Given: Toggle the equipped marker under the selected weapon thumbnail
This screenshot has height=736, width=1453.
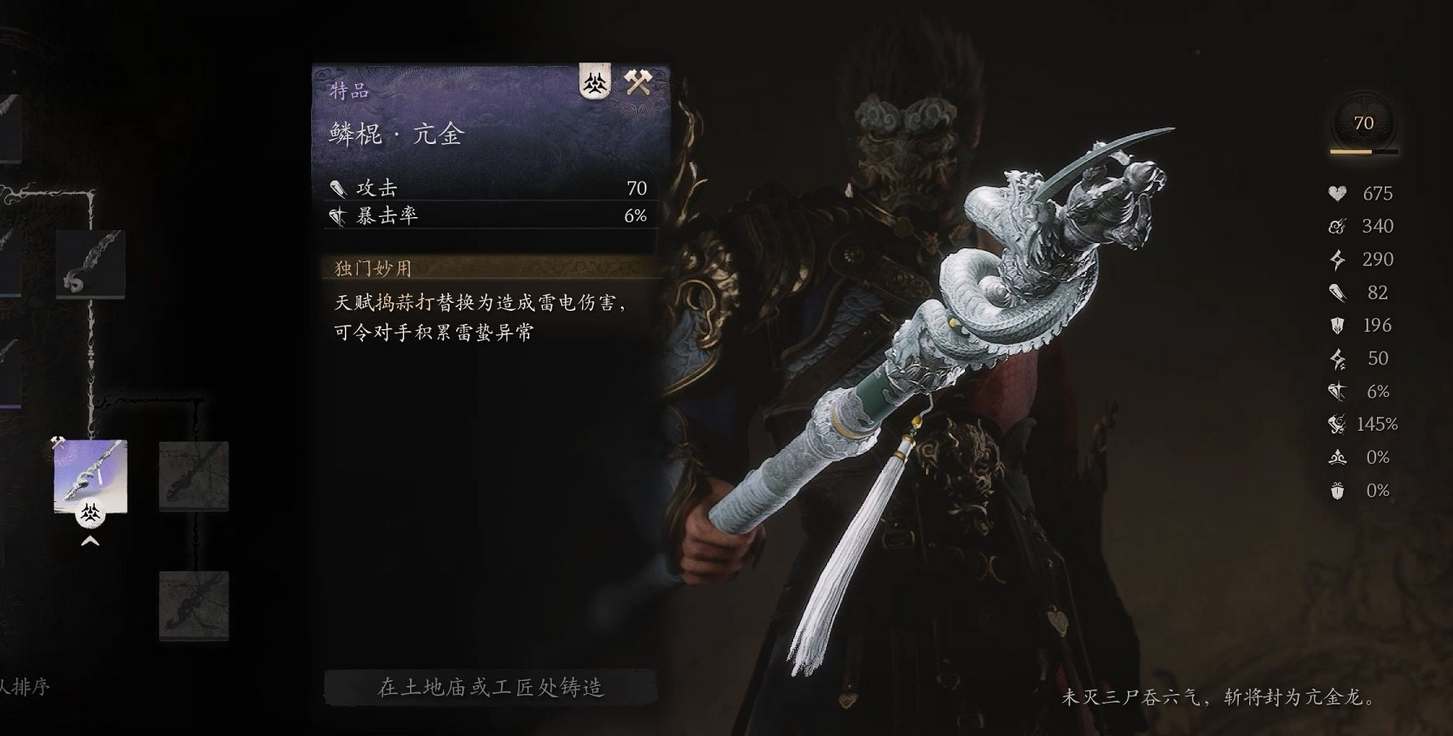Looking at the screenshot, I should [91, 515].
